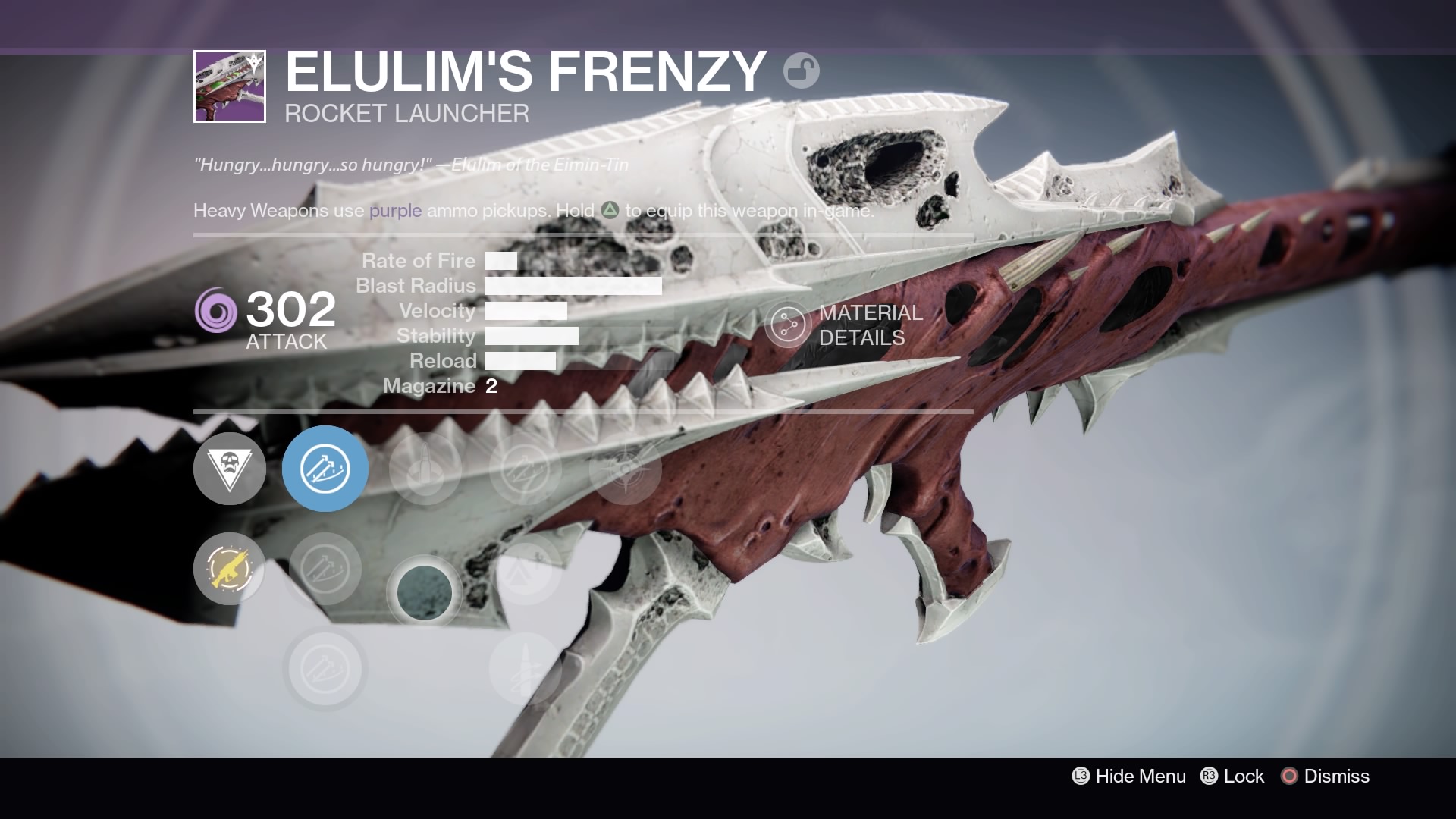Select the skull triangle perk node
This screenshot has width=1456, height=819.
pos(230,469)
